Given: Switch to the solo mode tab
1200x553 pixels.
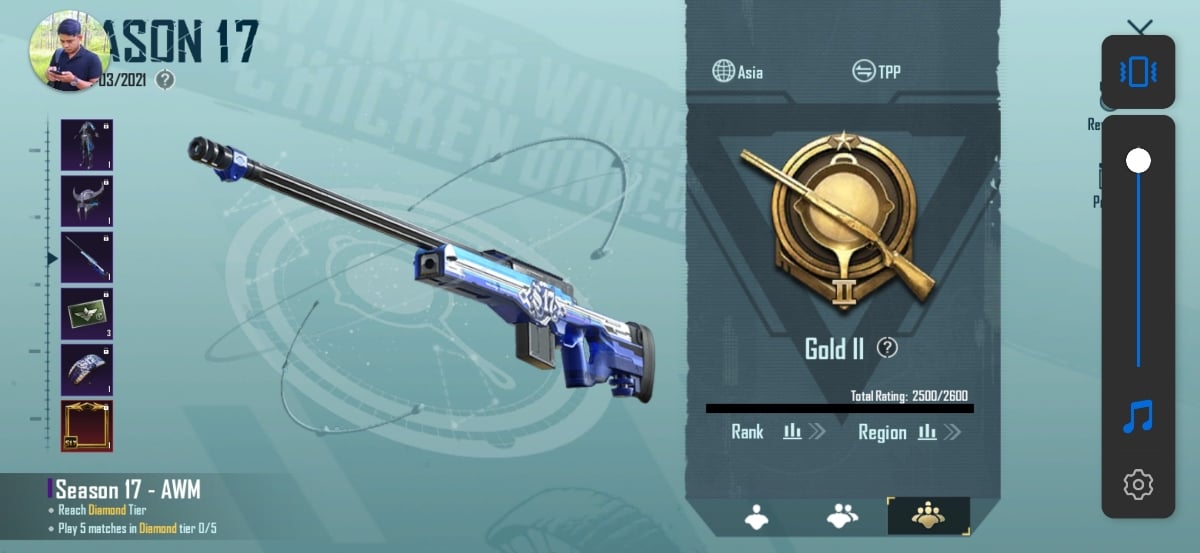Looking at the screenshot, I should point(756,516).
